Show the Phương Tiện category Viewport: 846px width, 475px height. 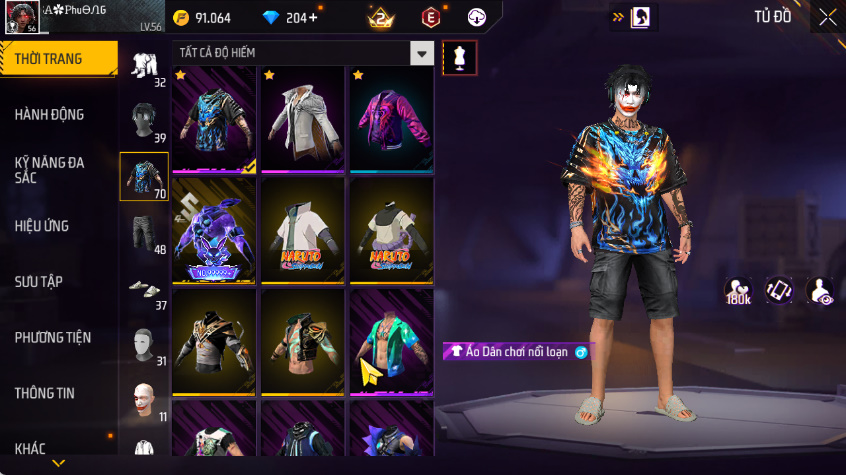coord(52,337)
